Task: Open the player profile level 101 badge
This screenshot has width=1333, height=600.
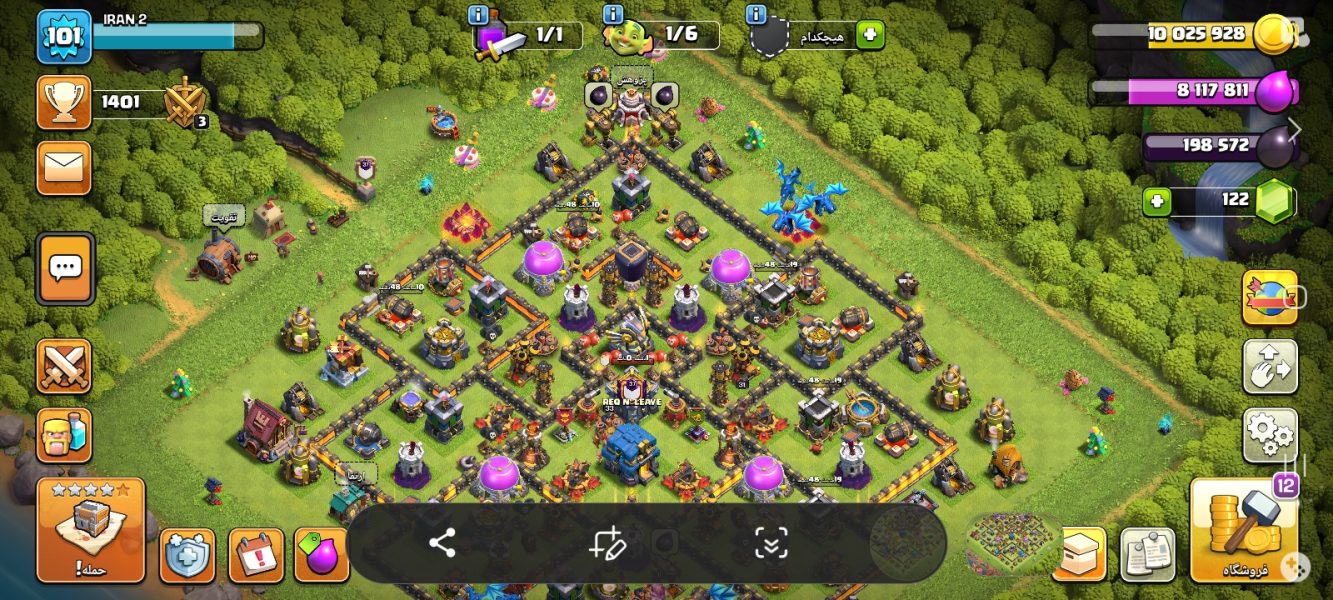Action: tap(64, 36)
